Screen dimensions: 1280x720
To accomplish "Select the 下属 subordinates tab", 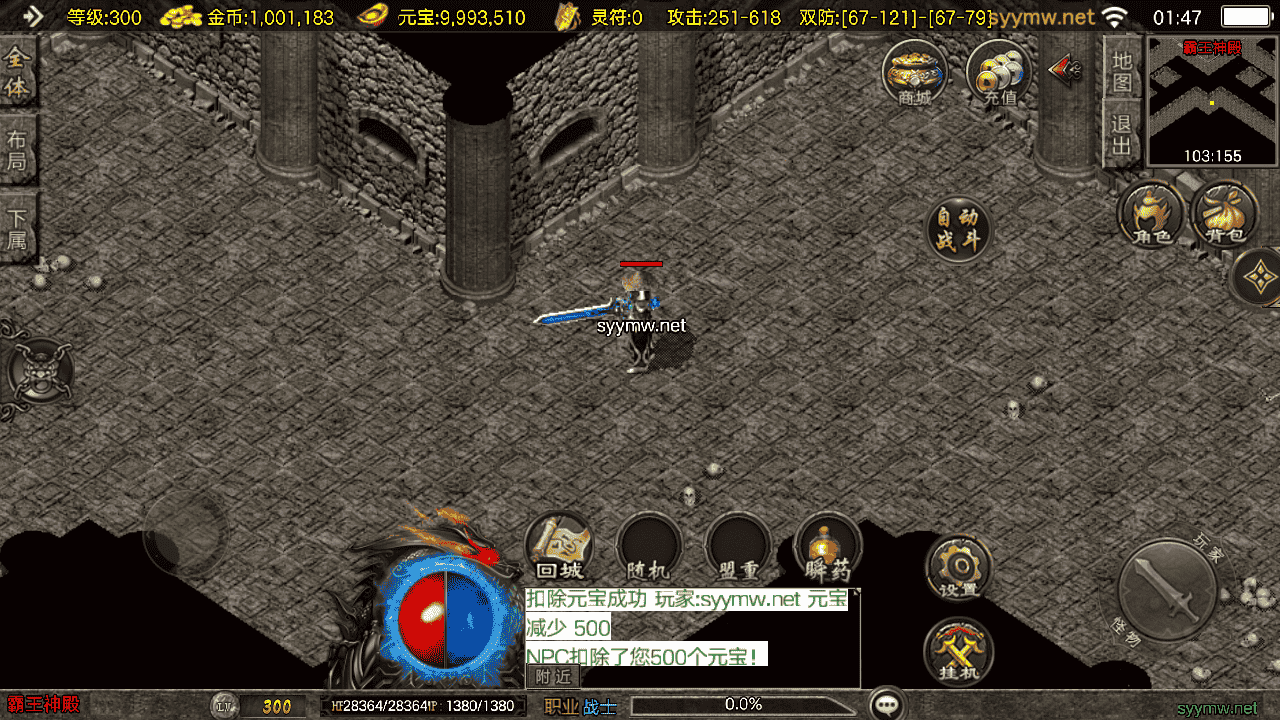I will coord(18,228).
